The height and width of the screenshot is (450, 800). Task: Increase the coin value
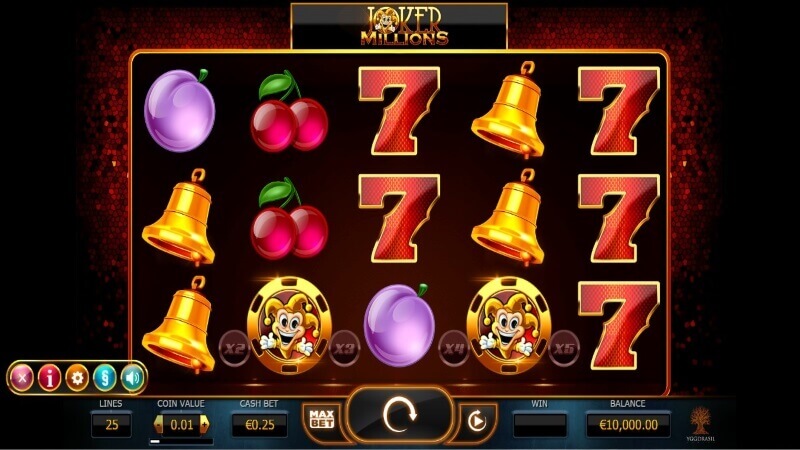[x=206, y=426]
